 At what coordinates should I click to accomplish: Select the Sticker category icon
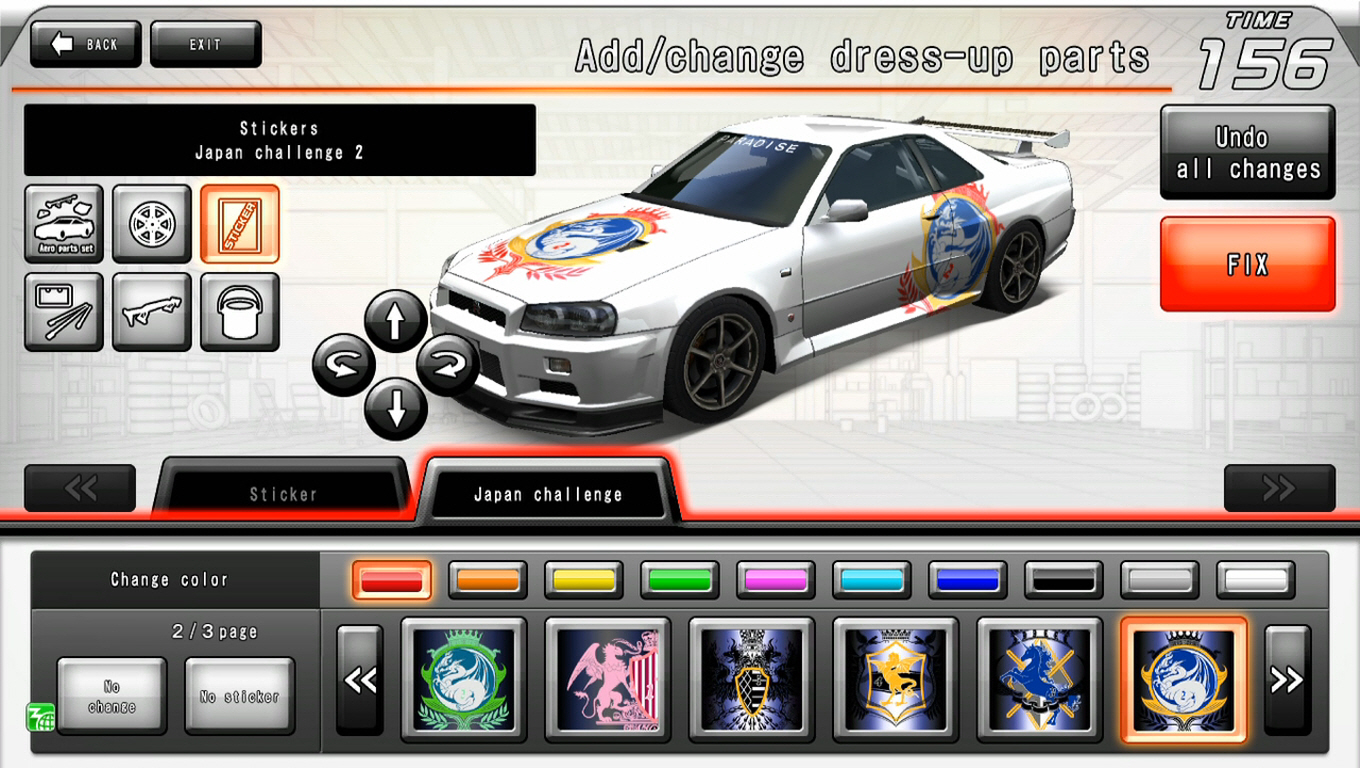click(240, 222)
